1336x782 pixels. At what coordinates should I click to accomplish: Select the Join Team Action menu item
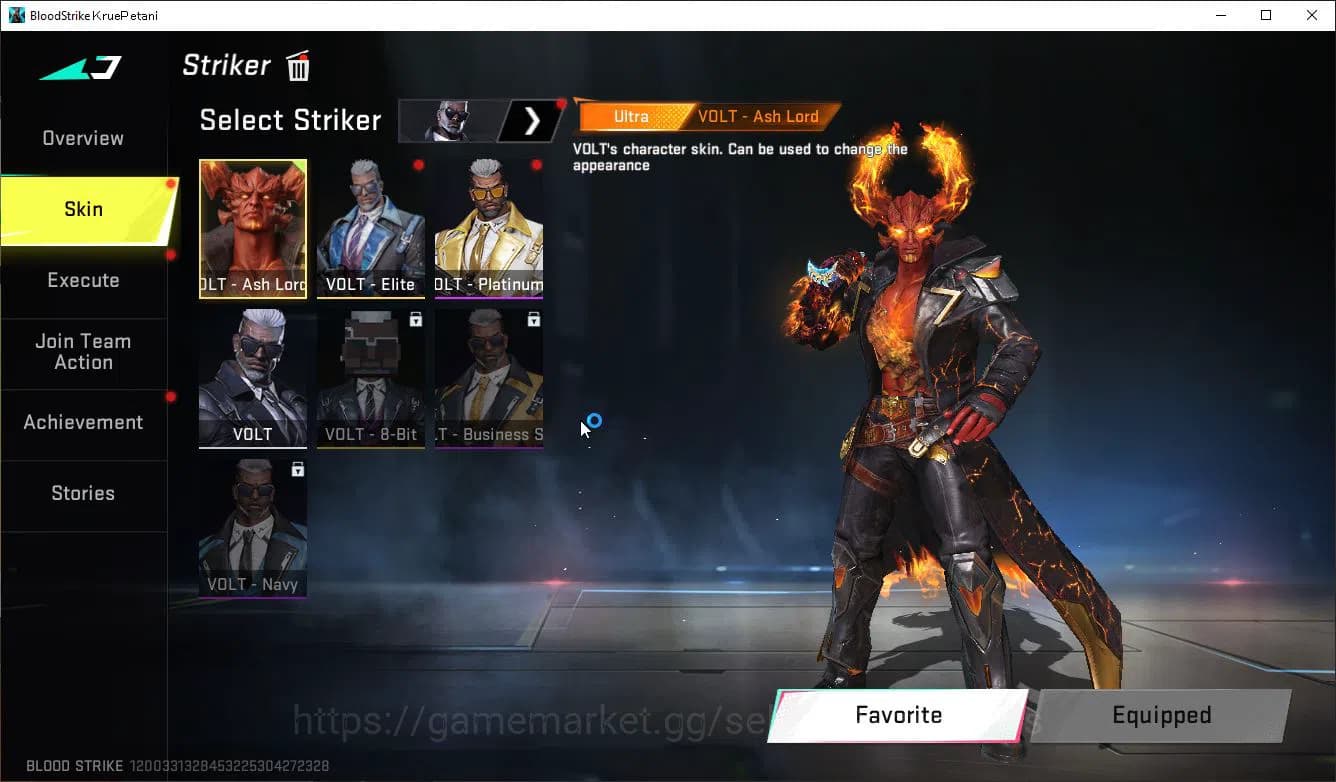(85, 352)
